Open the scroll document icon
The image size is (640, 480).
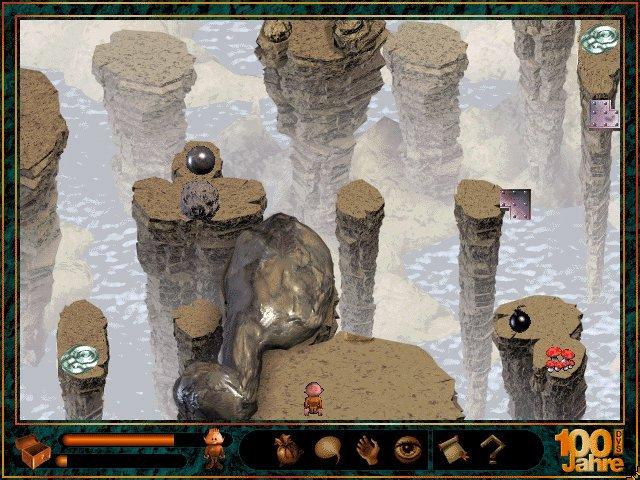pyautogui.click(x=449, y=450)
